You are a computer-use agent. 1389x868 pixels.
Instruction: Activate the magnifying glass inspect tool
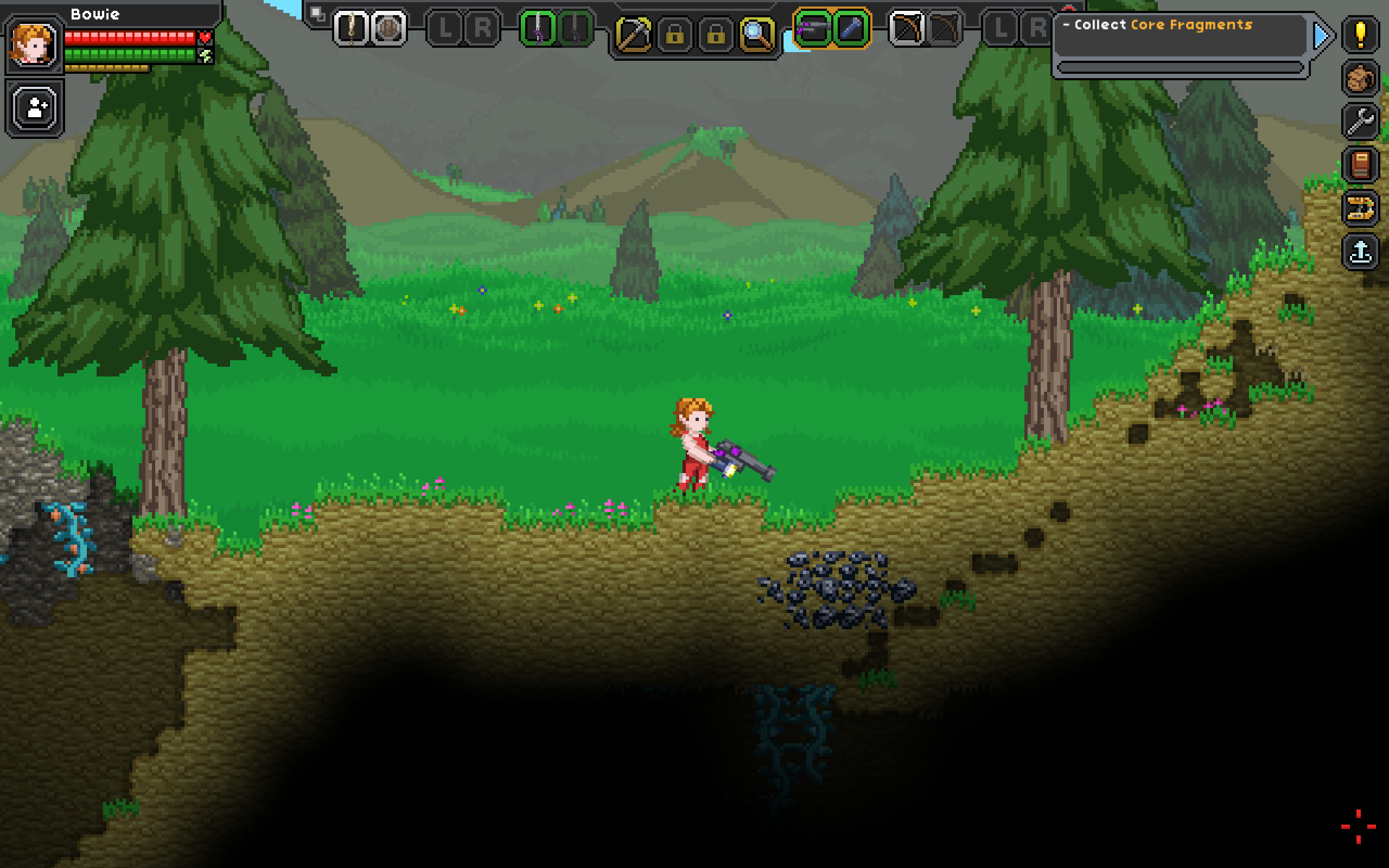coord(756,34)
